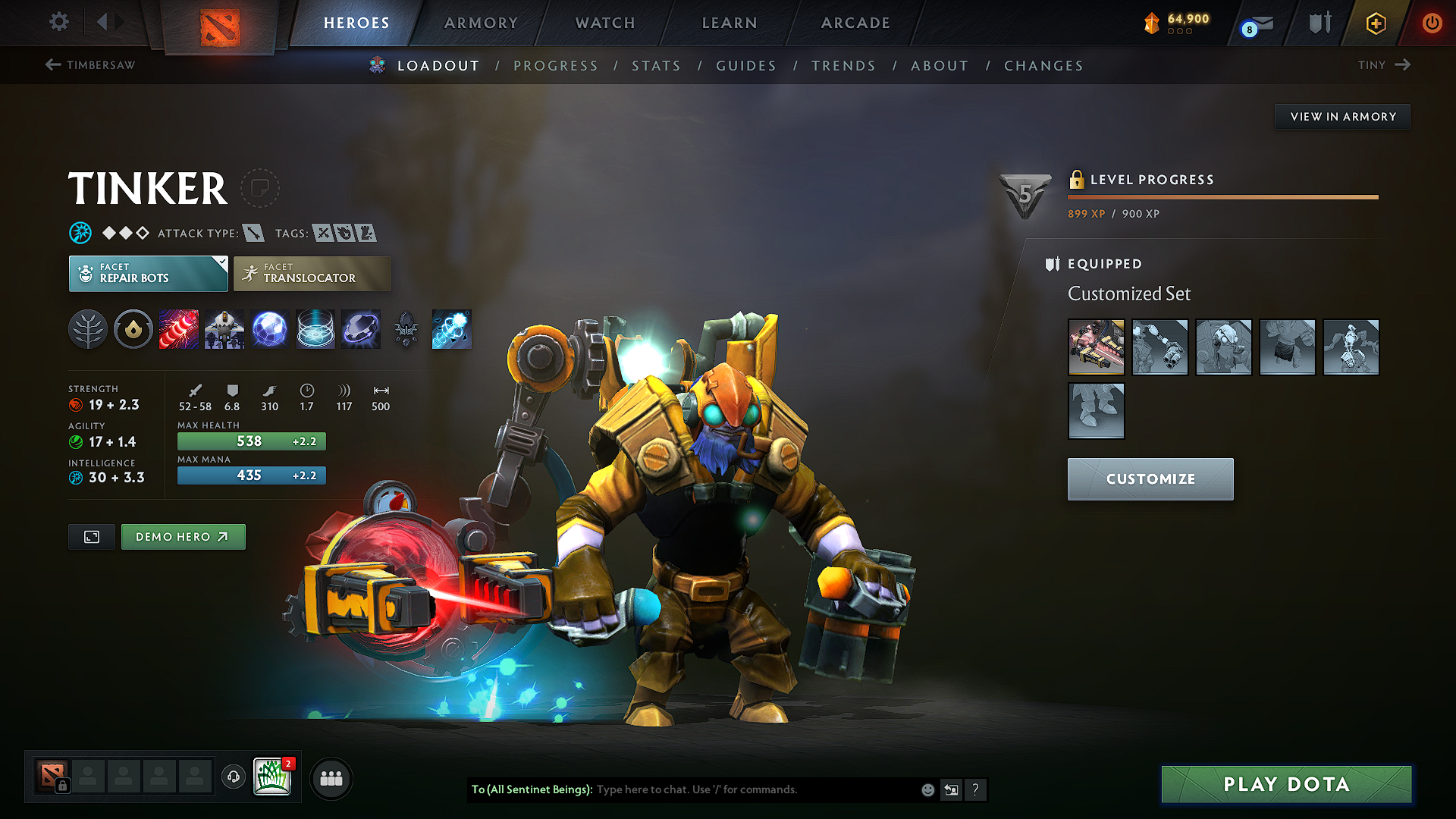This screenshot has width=1456, height=819.
Task: Open the settings gear
Action: click(x=58, y=22)
